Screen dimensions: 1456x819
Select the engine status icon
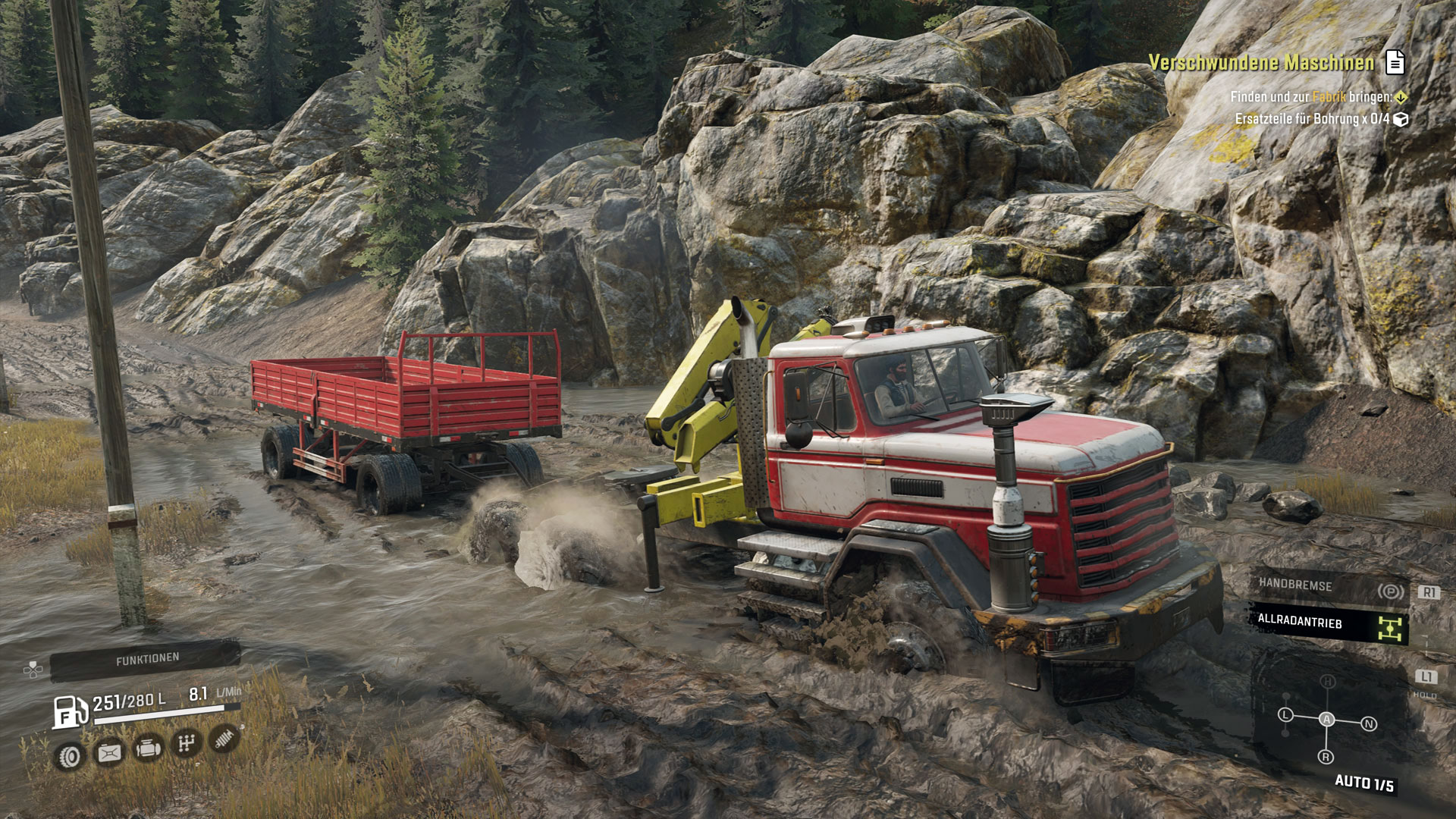click(x=148, y=748)
